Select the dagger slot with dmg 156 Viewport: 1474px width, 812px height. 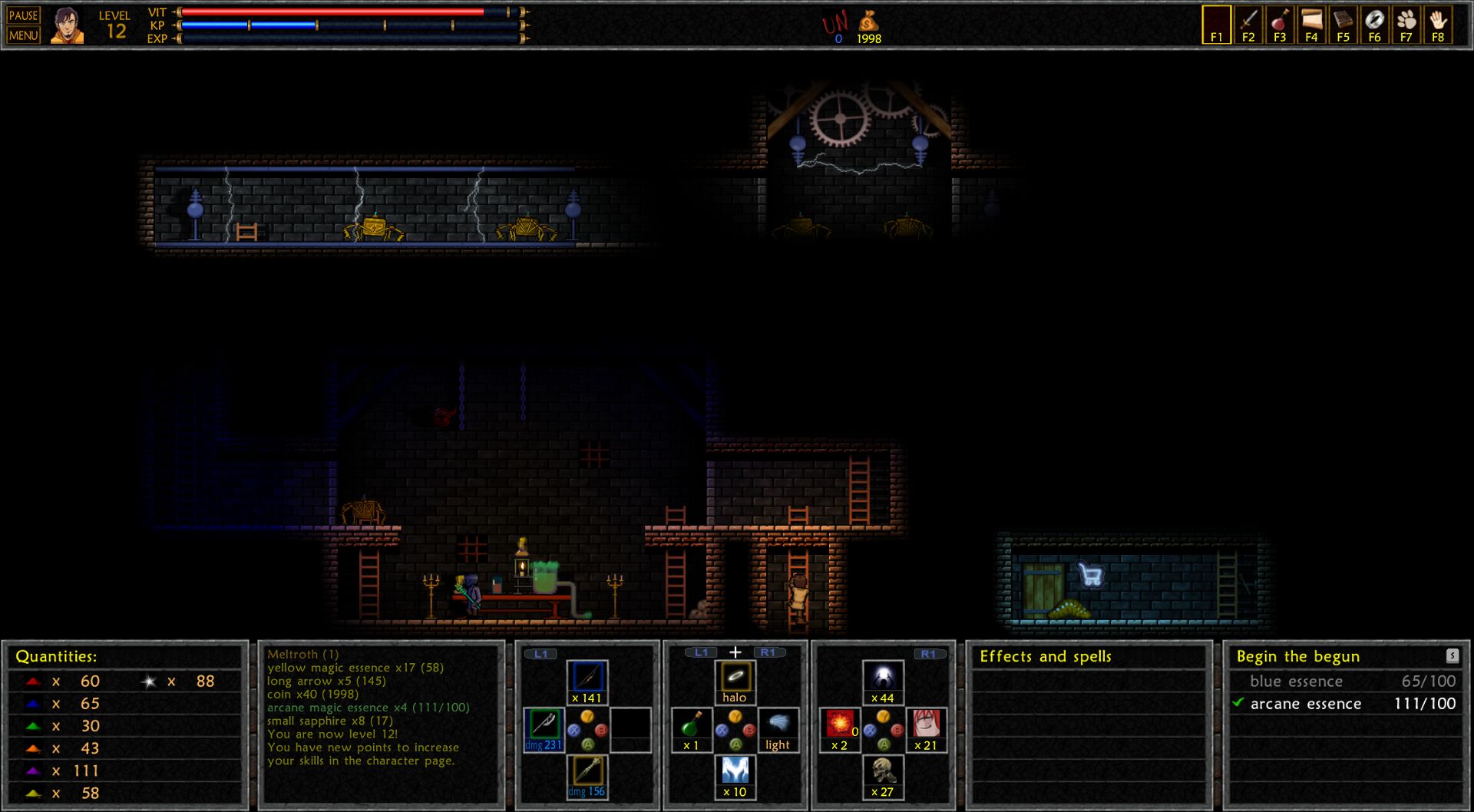[x=587, y=775]
